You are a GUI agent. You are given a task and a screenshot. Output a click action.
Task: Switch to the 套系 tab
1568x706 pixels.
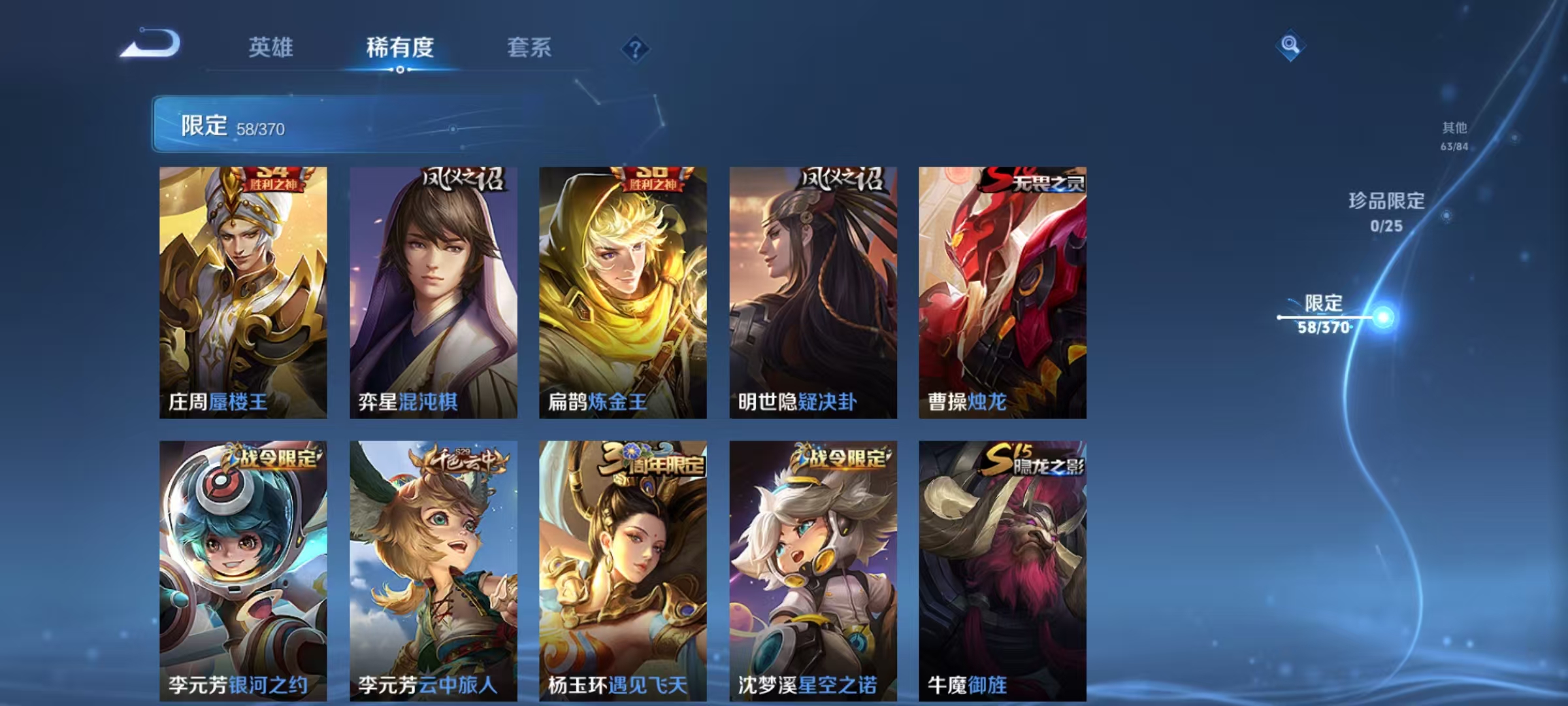(x=529, y=48)
